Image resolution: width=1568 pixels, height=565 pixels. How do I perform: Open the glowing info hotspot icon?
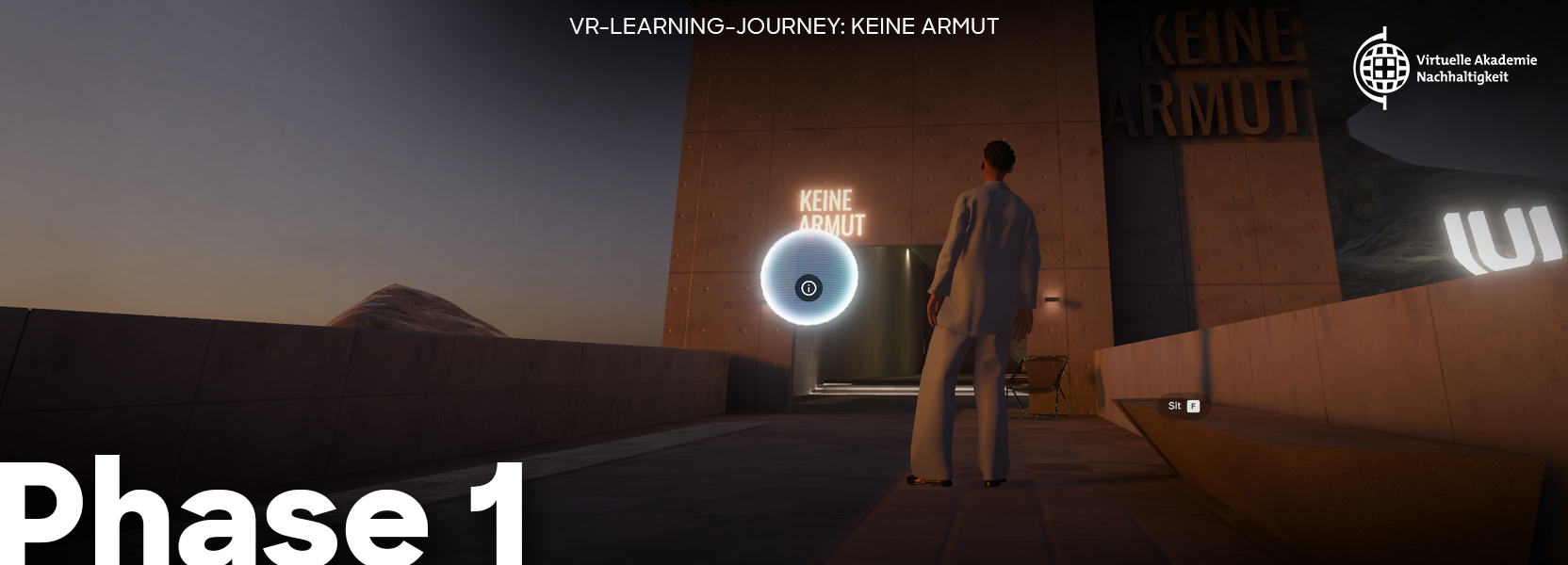[x=808, y=288]
